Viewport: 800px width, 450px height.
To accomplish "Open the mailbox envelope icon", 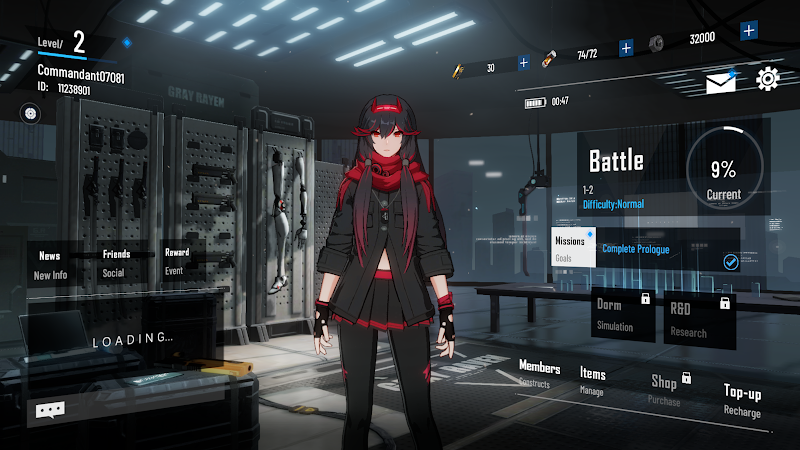I will point(720,81).
